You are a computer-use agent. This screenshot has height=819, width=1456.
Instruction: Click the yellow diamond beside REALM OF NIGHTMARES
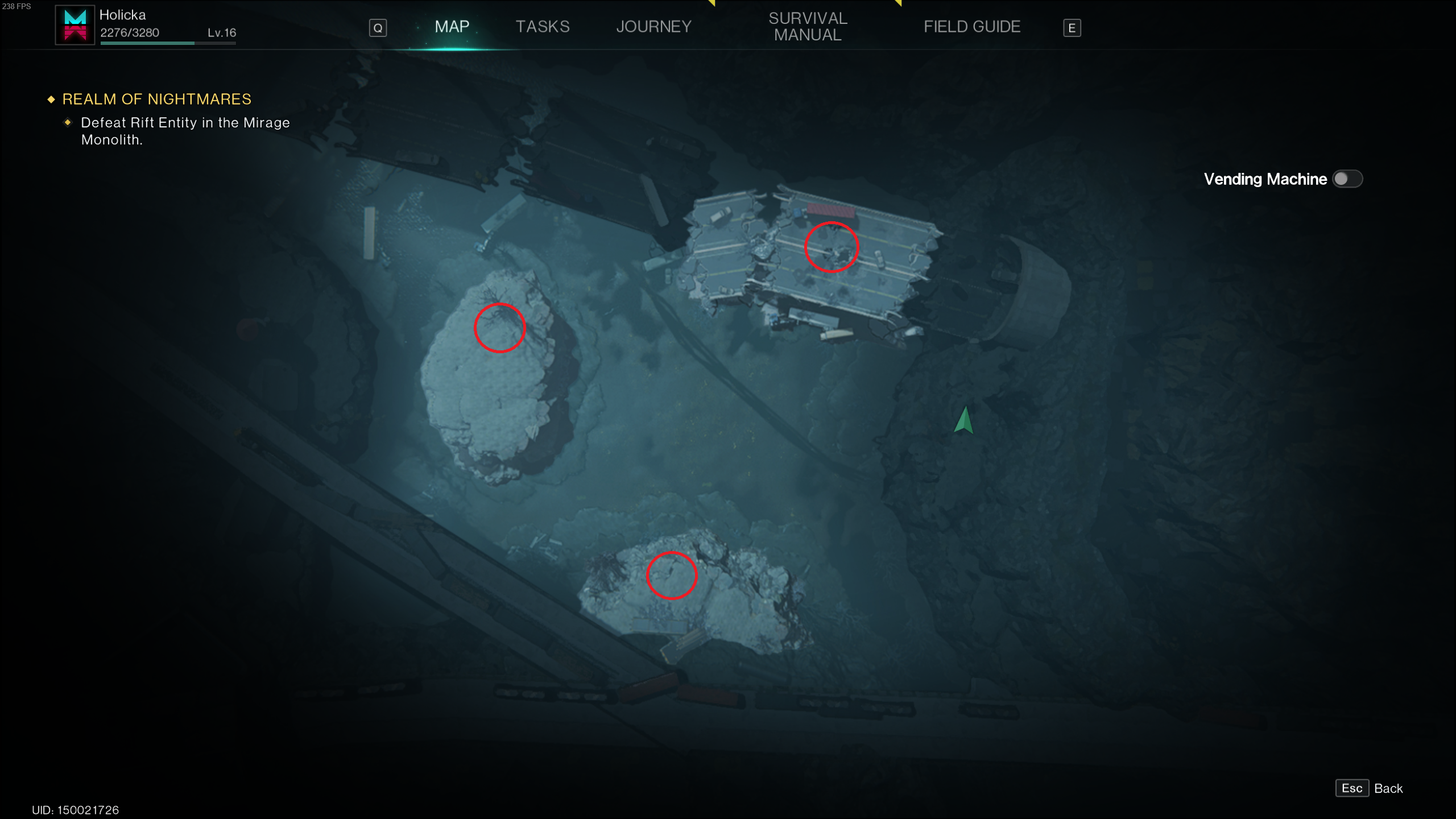point(51,98)
